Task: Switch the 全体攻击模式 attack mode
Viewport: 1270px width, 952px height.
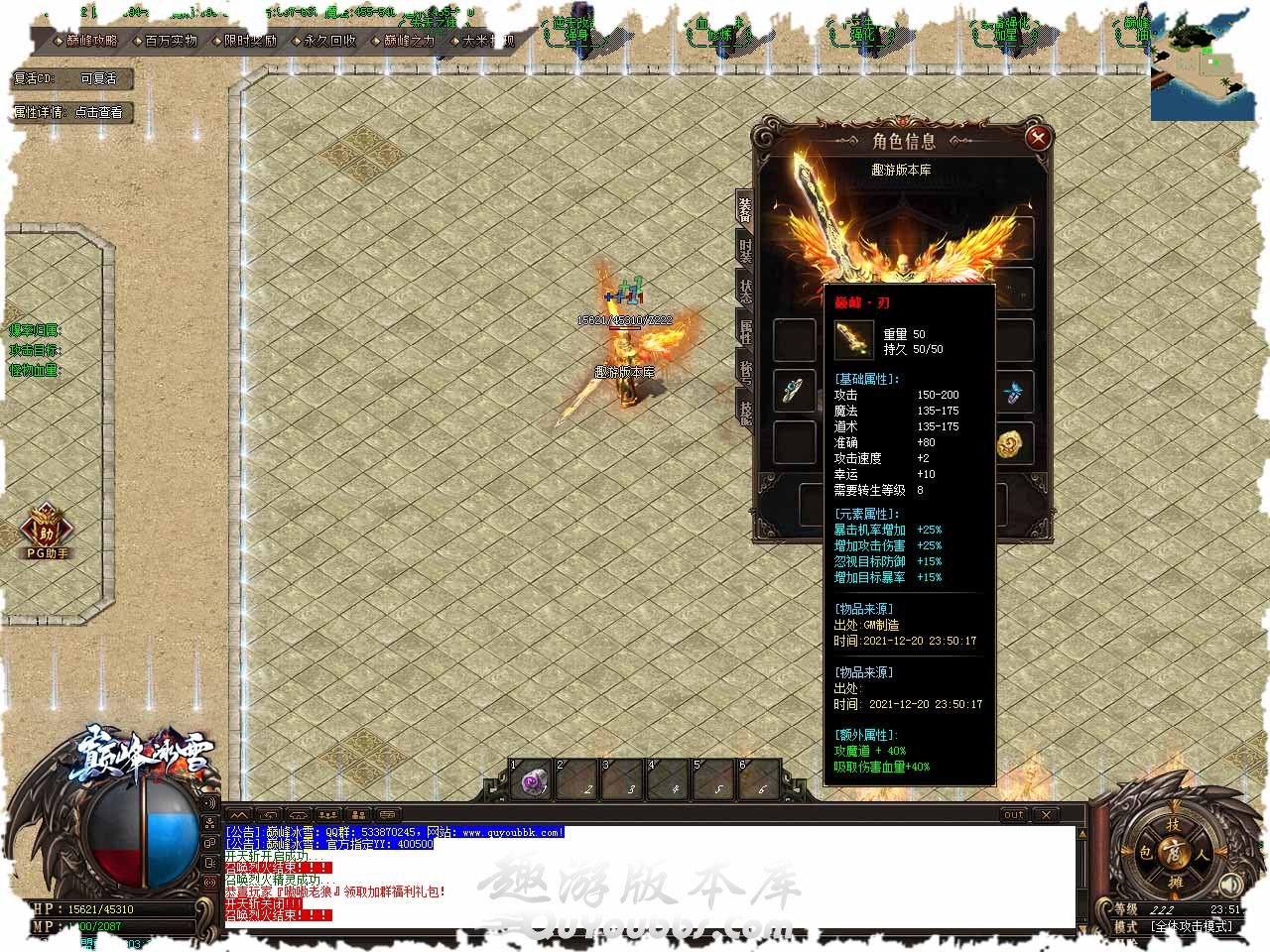Action: point(1191,926)
